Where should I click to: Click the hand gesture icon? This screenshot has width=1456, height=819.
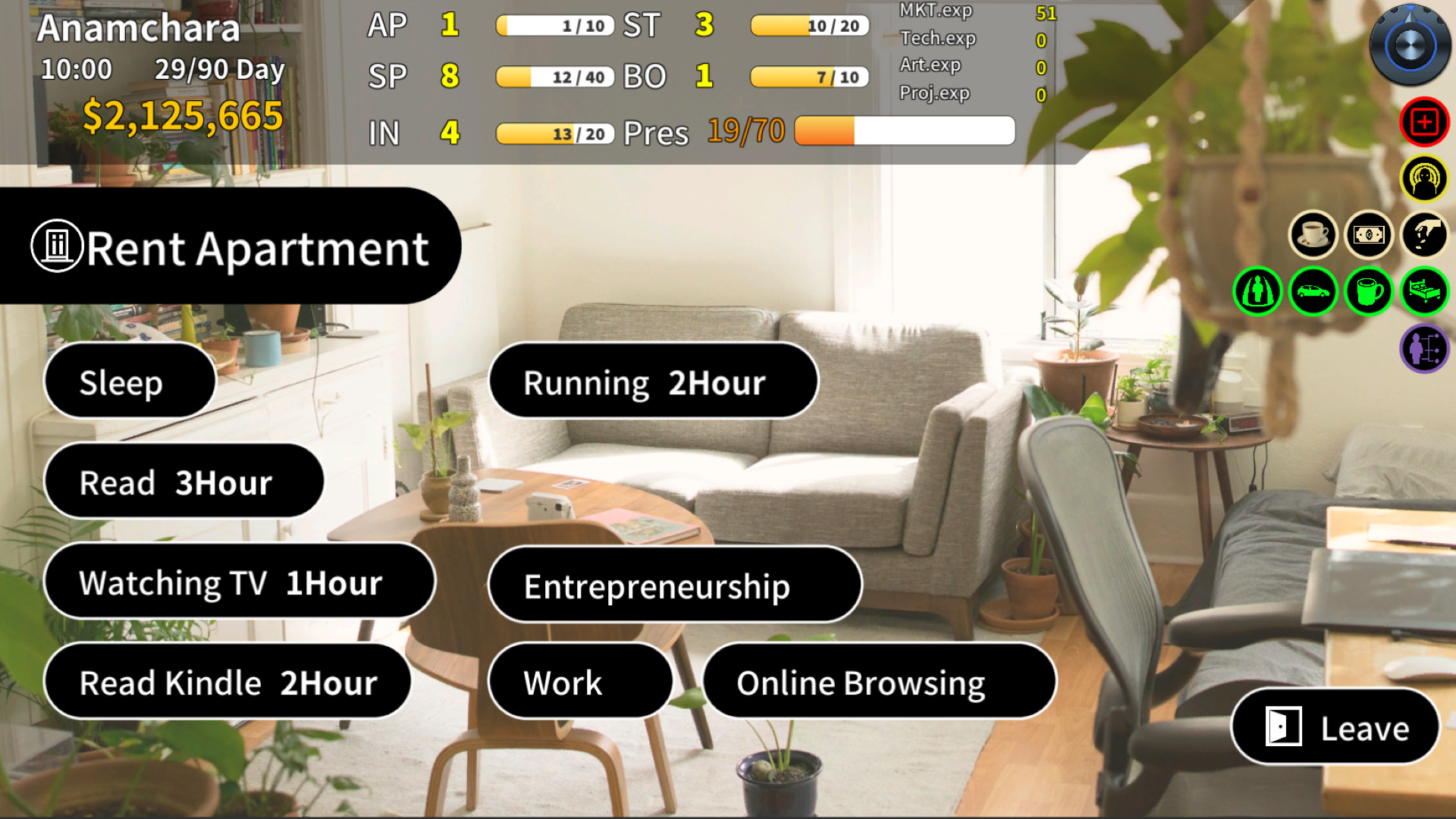tap(1424, 235)
